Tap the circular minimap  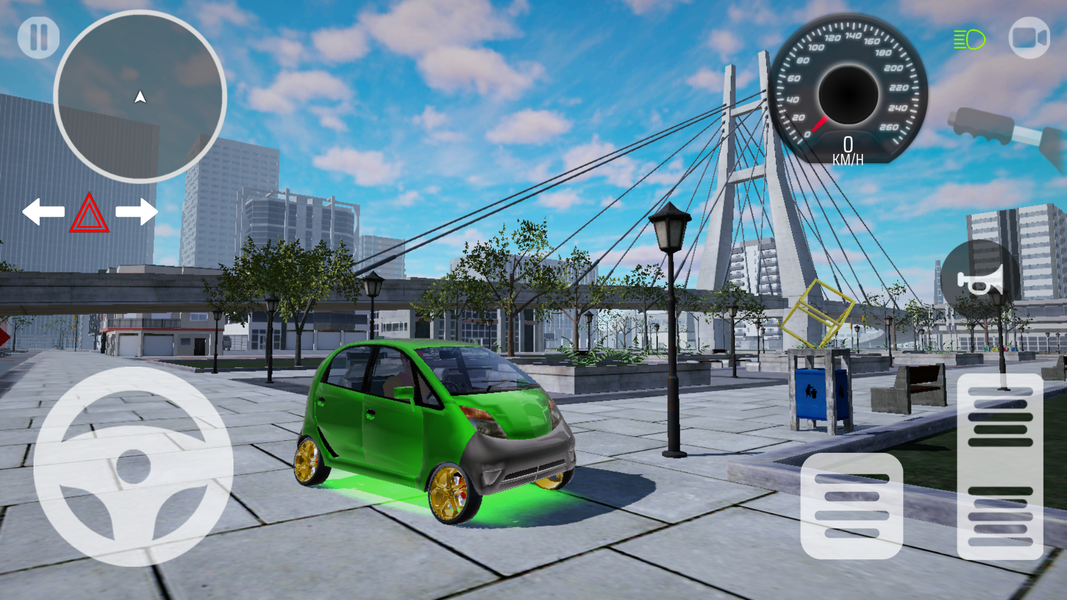(x=140, y=96)
